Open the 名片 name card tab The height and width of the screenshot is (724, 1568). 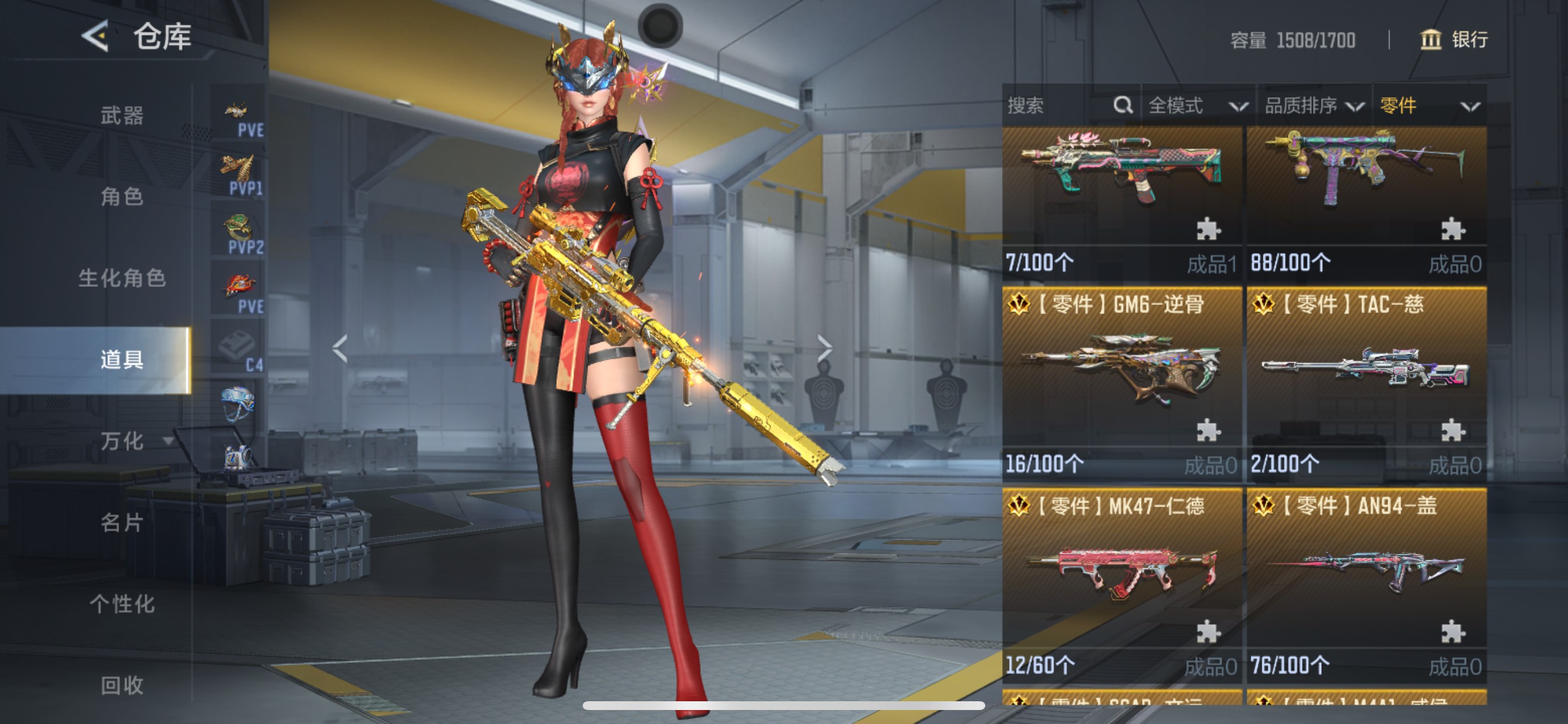[122, 522]
